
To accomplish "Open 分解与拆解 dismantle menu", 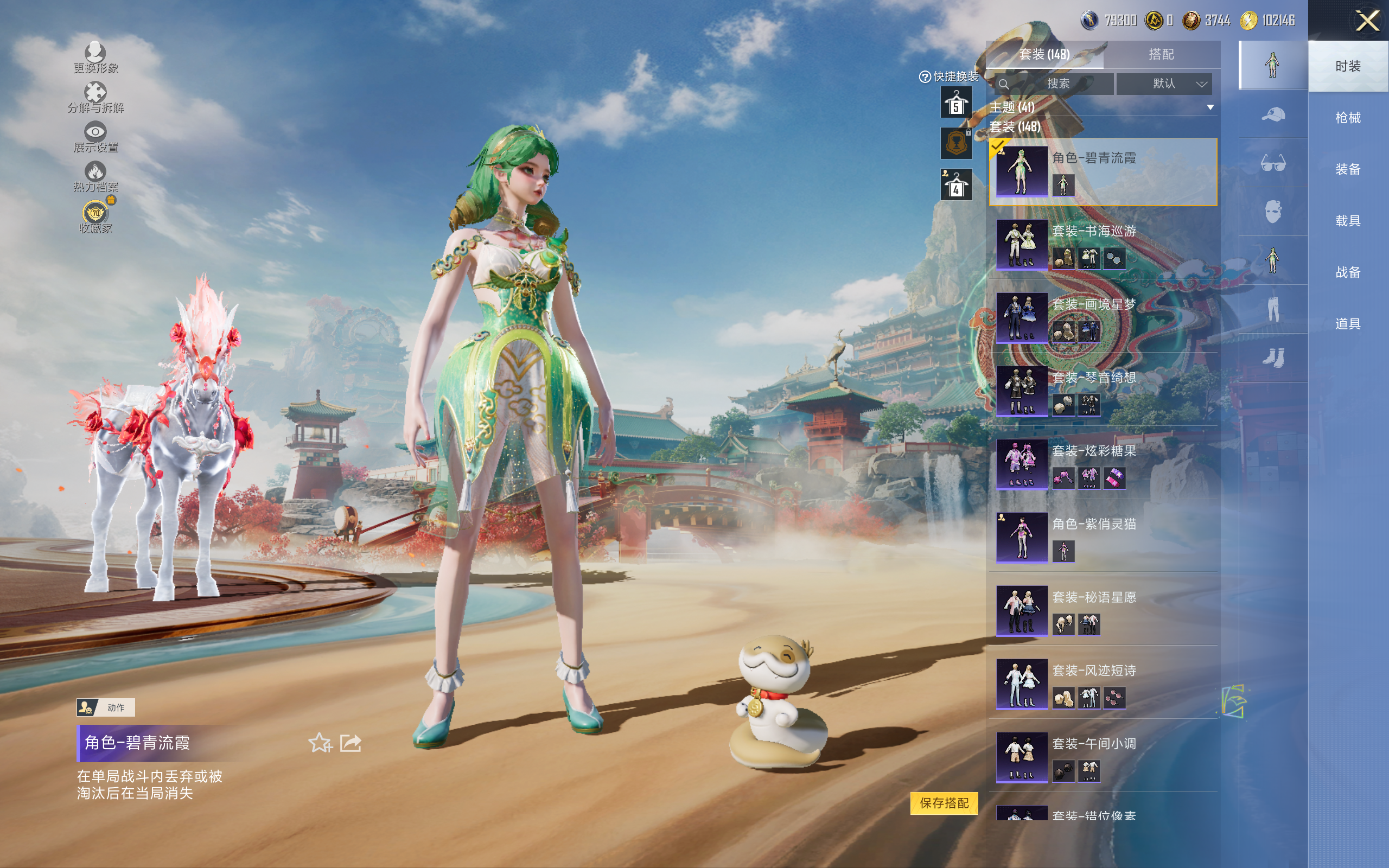I will (x=95, y=98).
